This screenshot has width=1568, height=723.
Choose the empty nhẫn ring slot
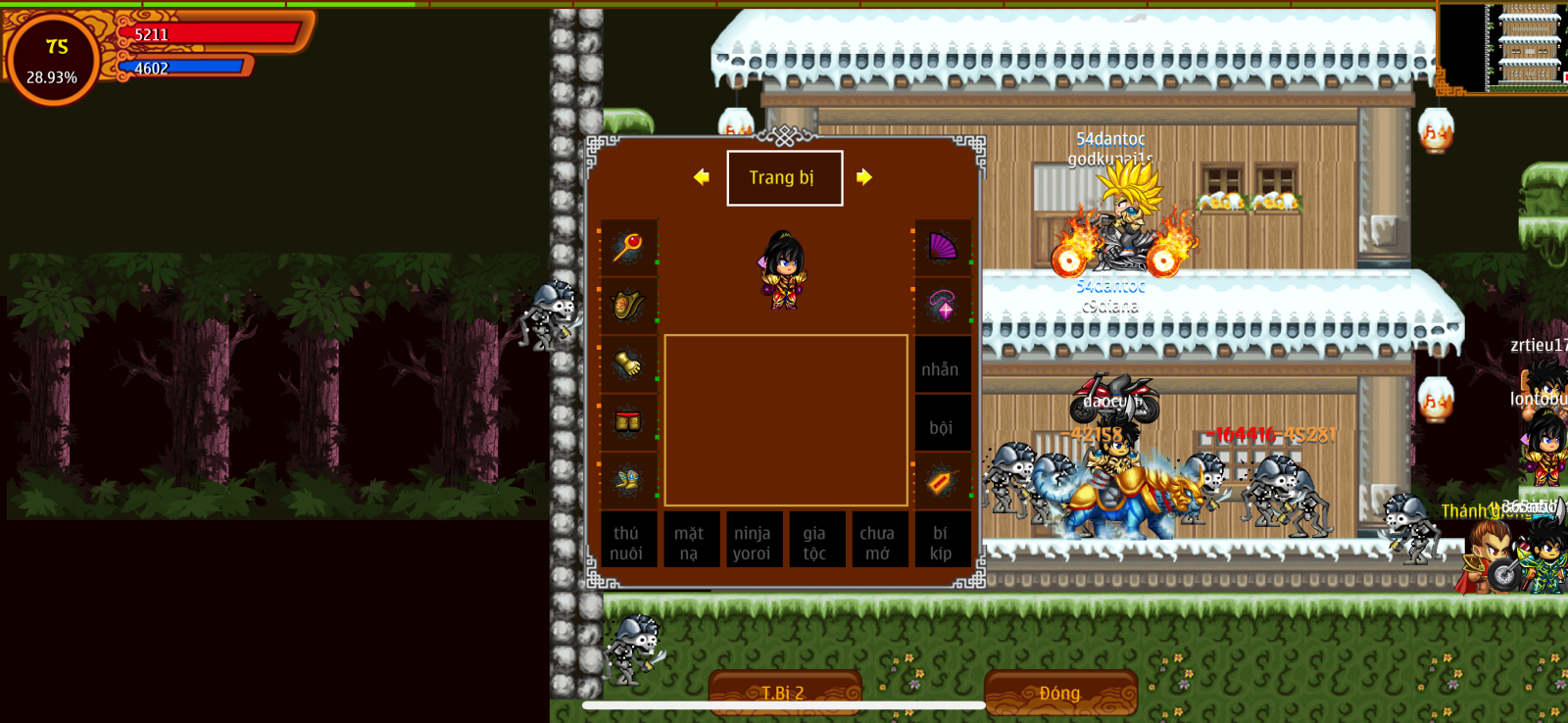(941, 368)
